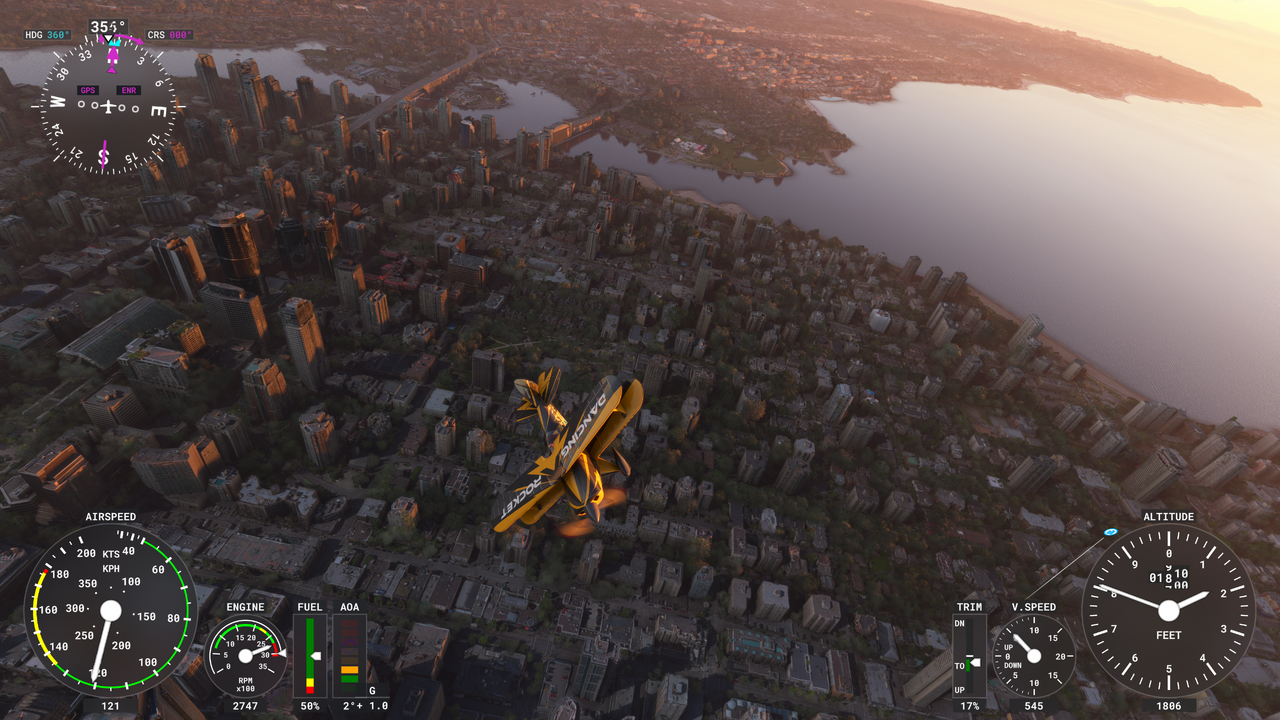This screenshot has width=1280, height=720.
Task: Select the Airspeed dial gauge
Action: coord(109,609)
